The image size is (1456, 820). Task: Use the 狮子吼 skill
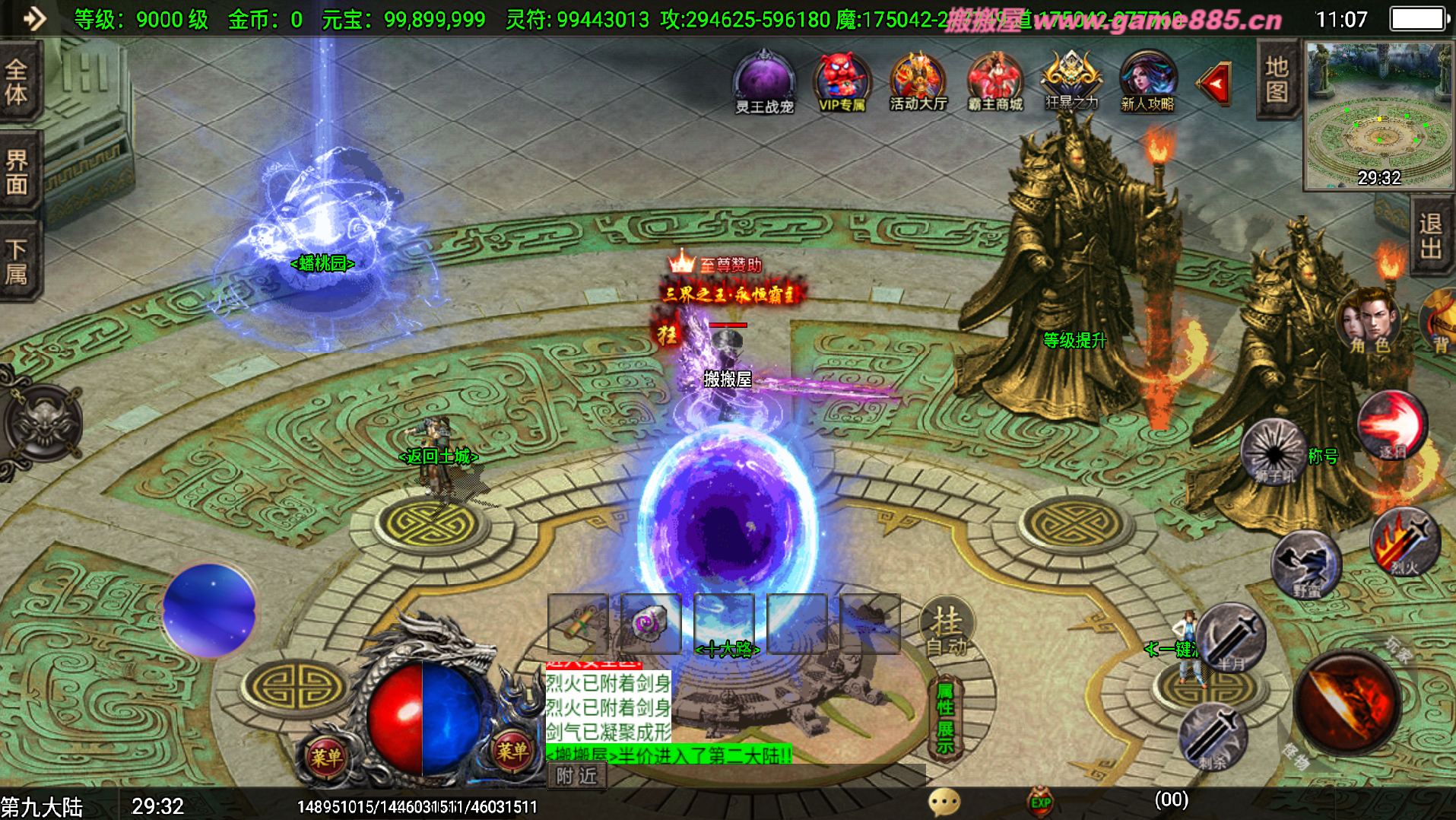point(1274,451)
